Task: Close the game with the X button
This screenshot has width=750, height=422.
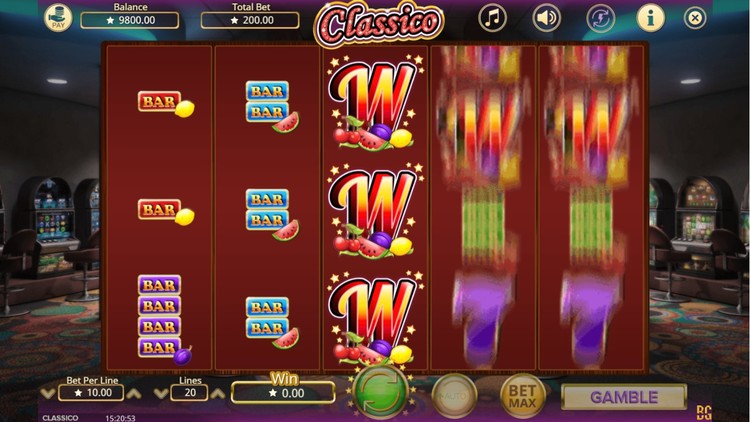Action: point(695,17)
